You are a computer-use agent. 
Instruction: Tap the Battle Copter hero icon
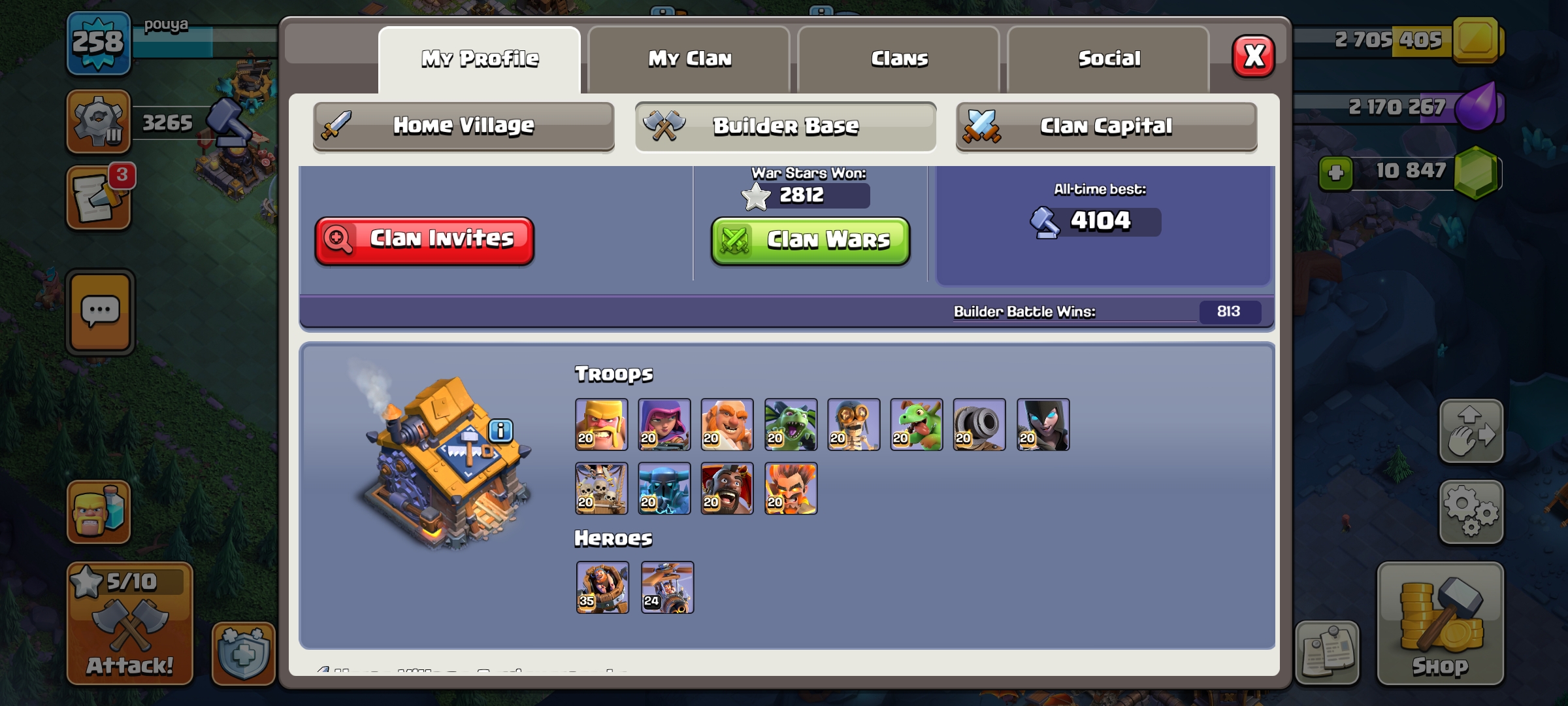(667, 587)
